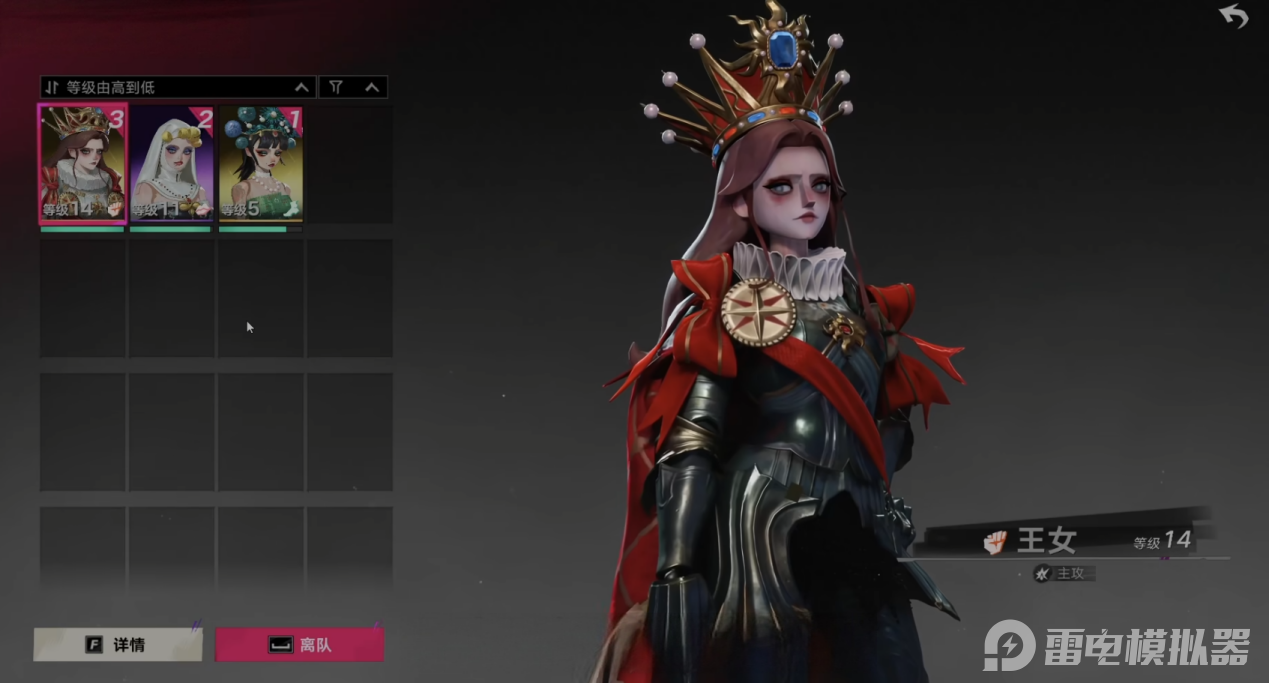The width and height of the screenshot is (1269, 683).
Task: Pick the green headdress character card level 5
Action: pos(260,164)
